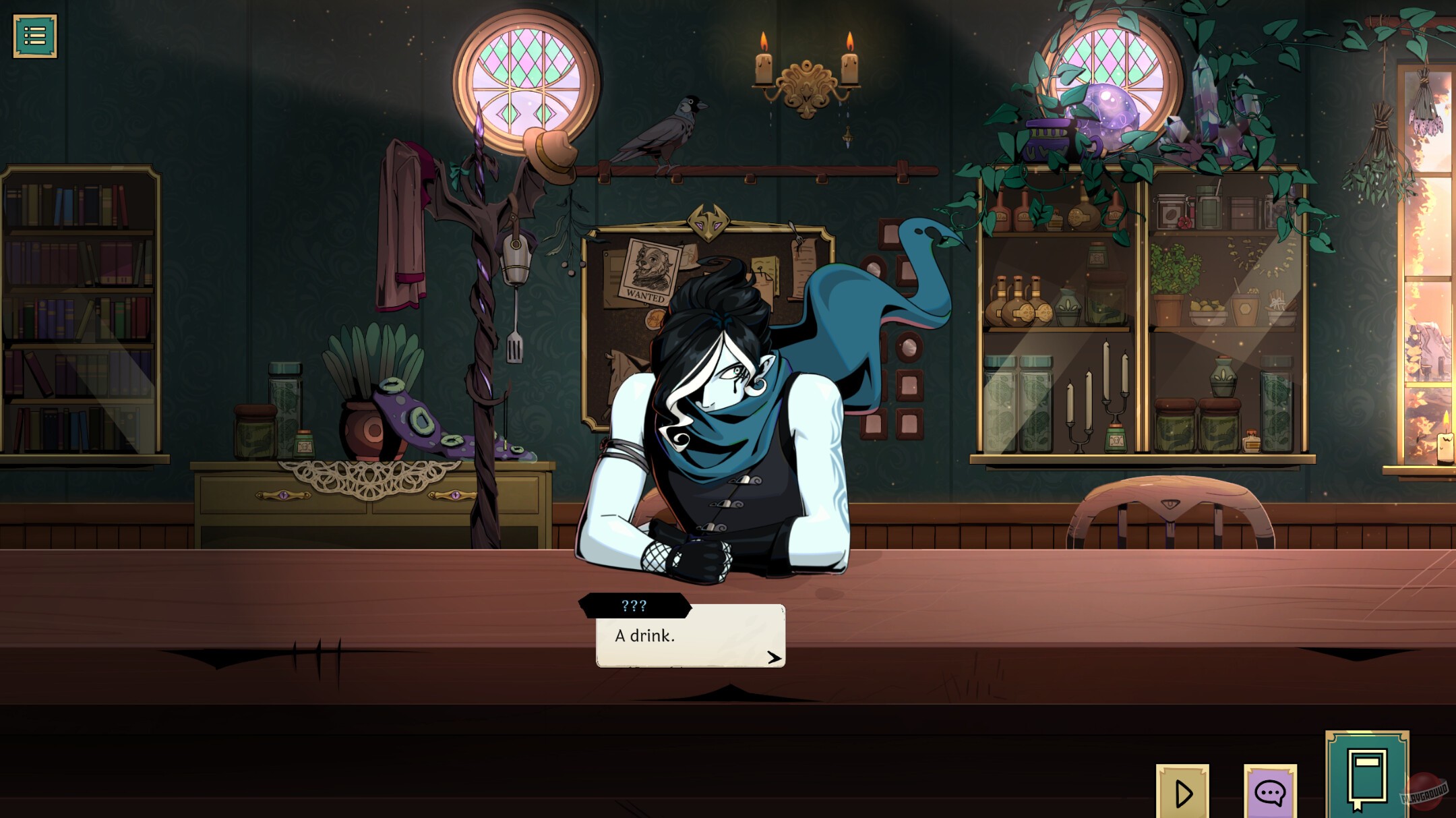Open the quest log menu icon

pyautogui.click(x=35, y=35)
